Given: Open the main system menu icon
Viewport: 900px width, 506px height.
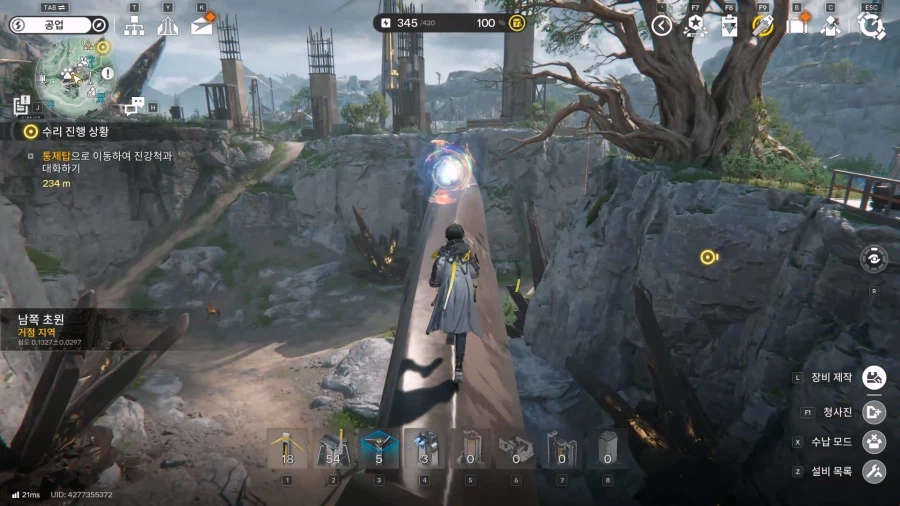Looking at the screenshot, I should coord(871,26).
